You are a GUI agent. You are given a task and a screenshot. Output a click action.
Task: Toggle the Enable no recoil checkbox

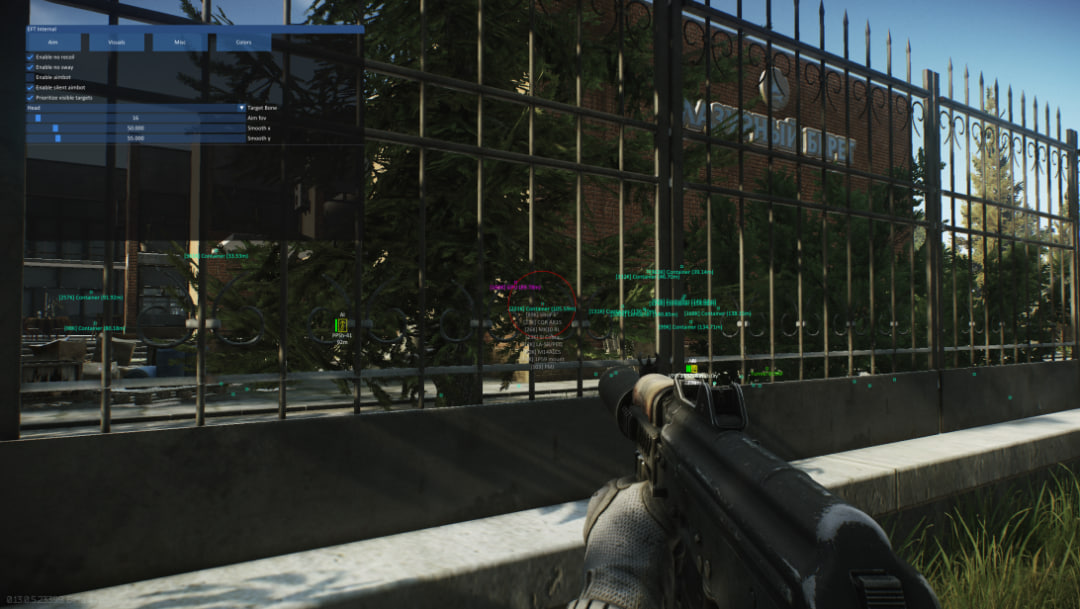pyautogui.click(x=29, y=57)
